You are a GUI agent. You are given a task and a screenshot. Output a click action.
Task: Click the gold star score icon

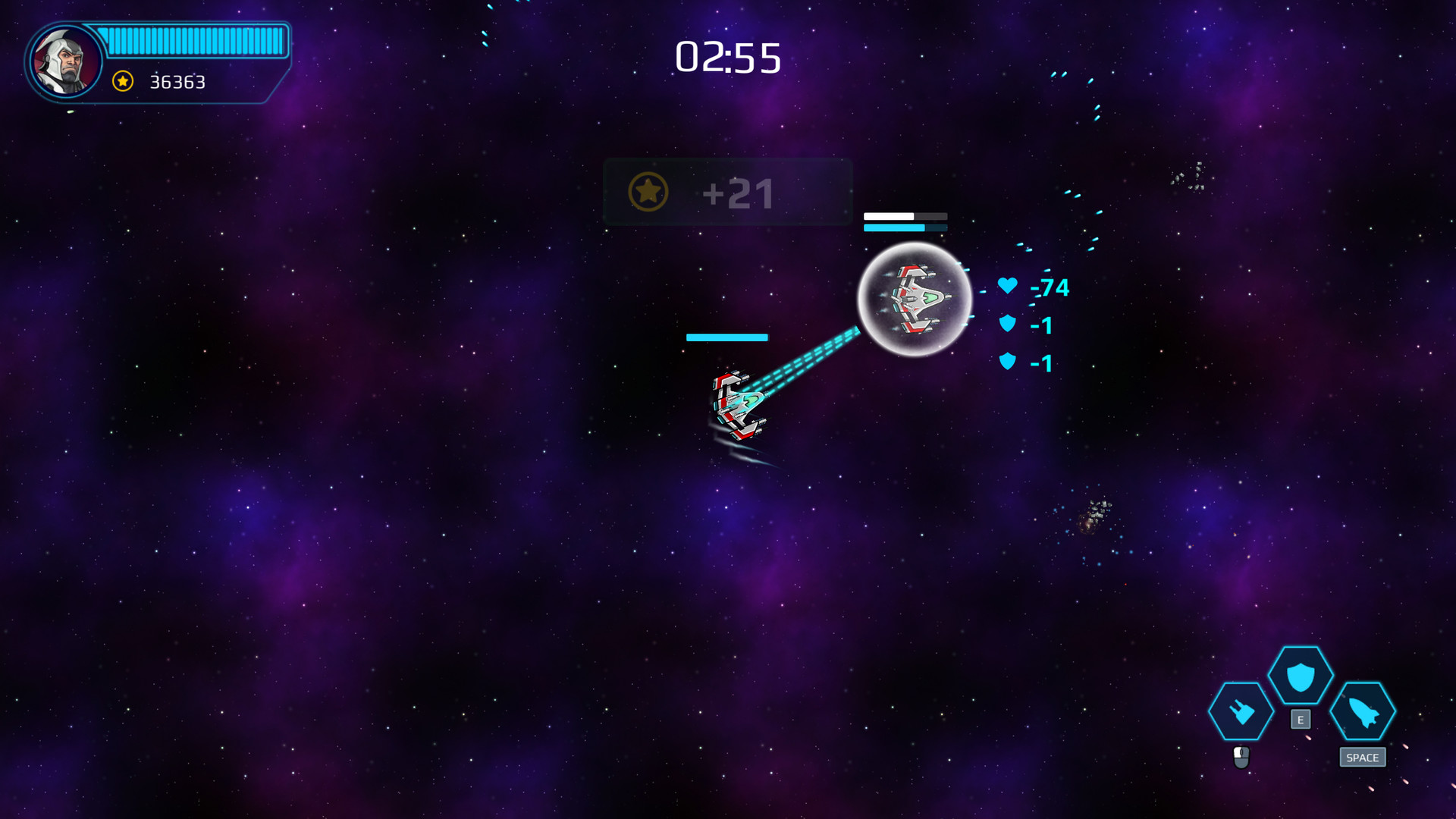coord(121,80)
